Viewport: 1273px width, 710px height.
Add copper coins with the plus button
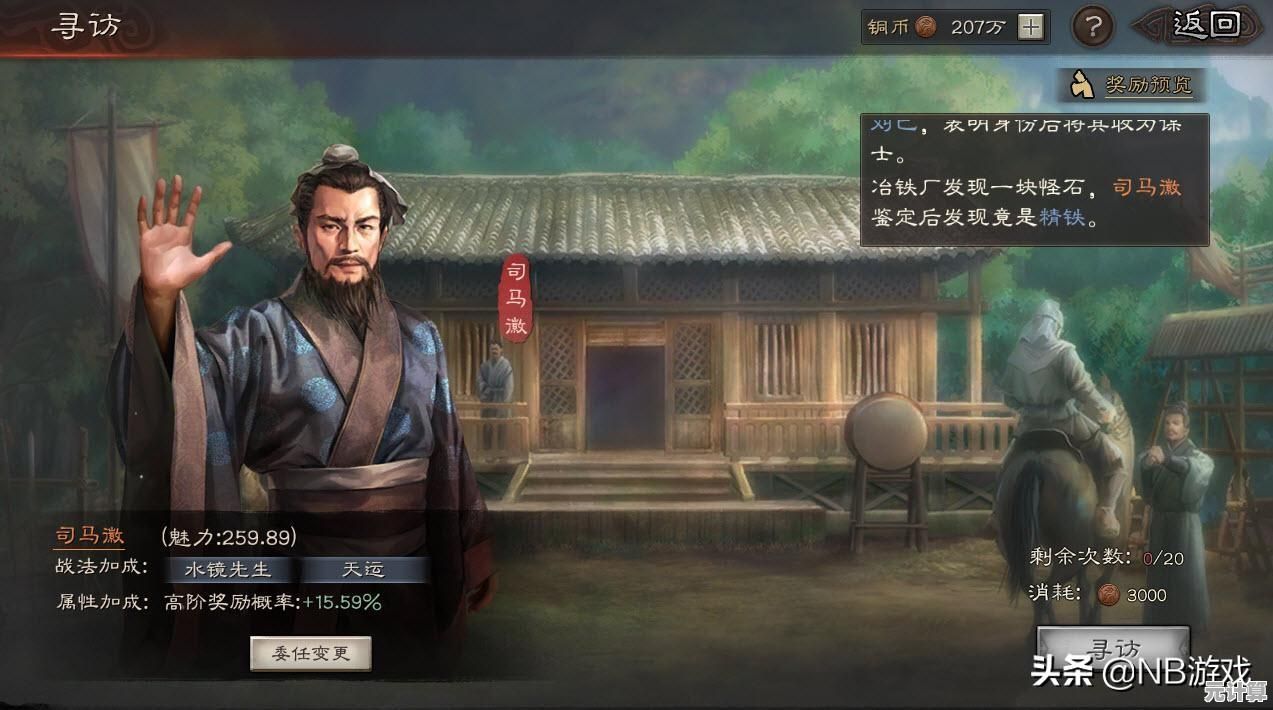1030,27
